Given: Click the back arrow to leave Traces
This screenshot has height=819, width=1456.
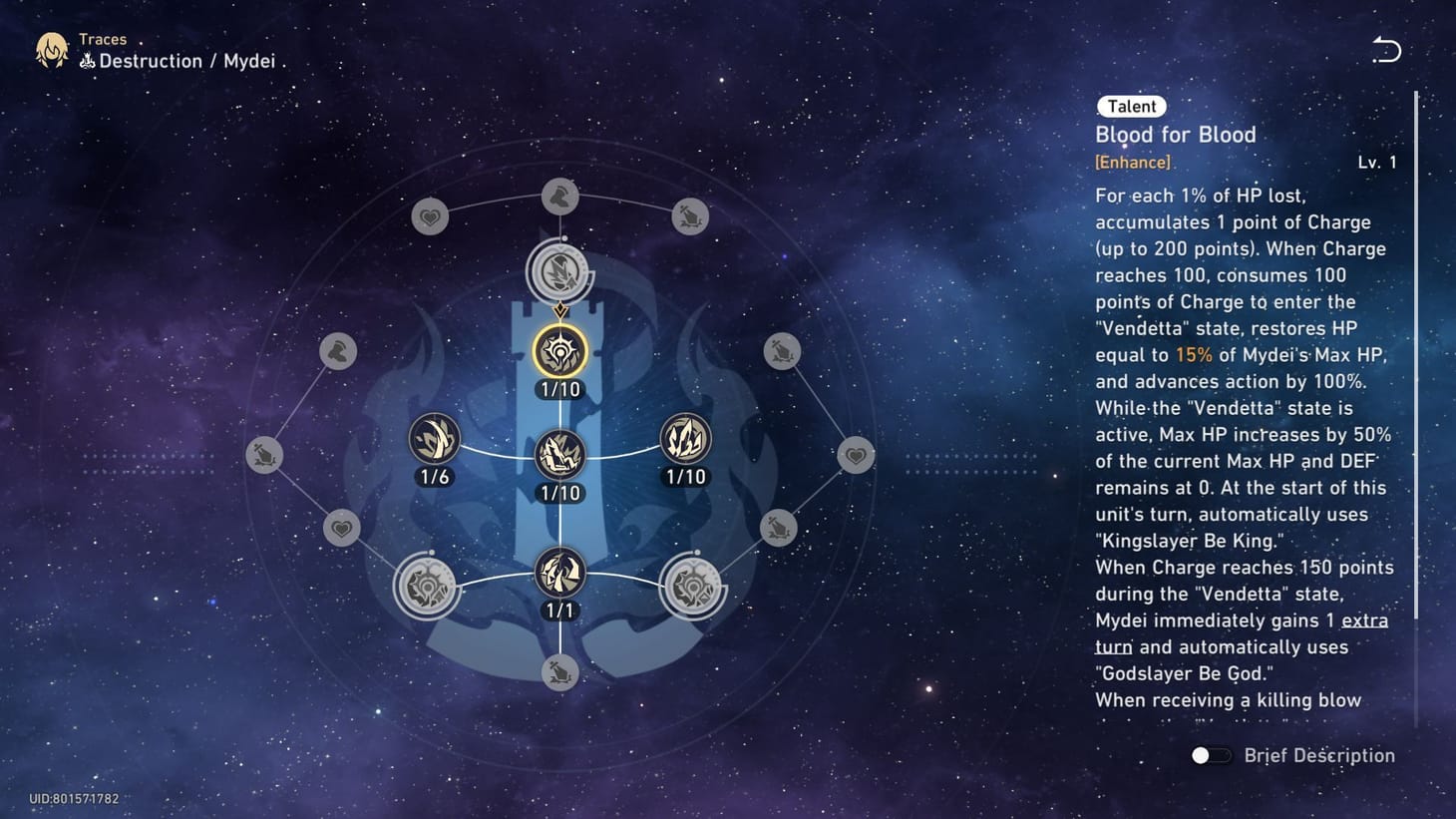Looking at the screenshot, I should 1386,51.
